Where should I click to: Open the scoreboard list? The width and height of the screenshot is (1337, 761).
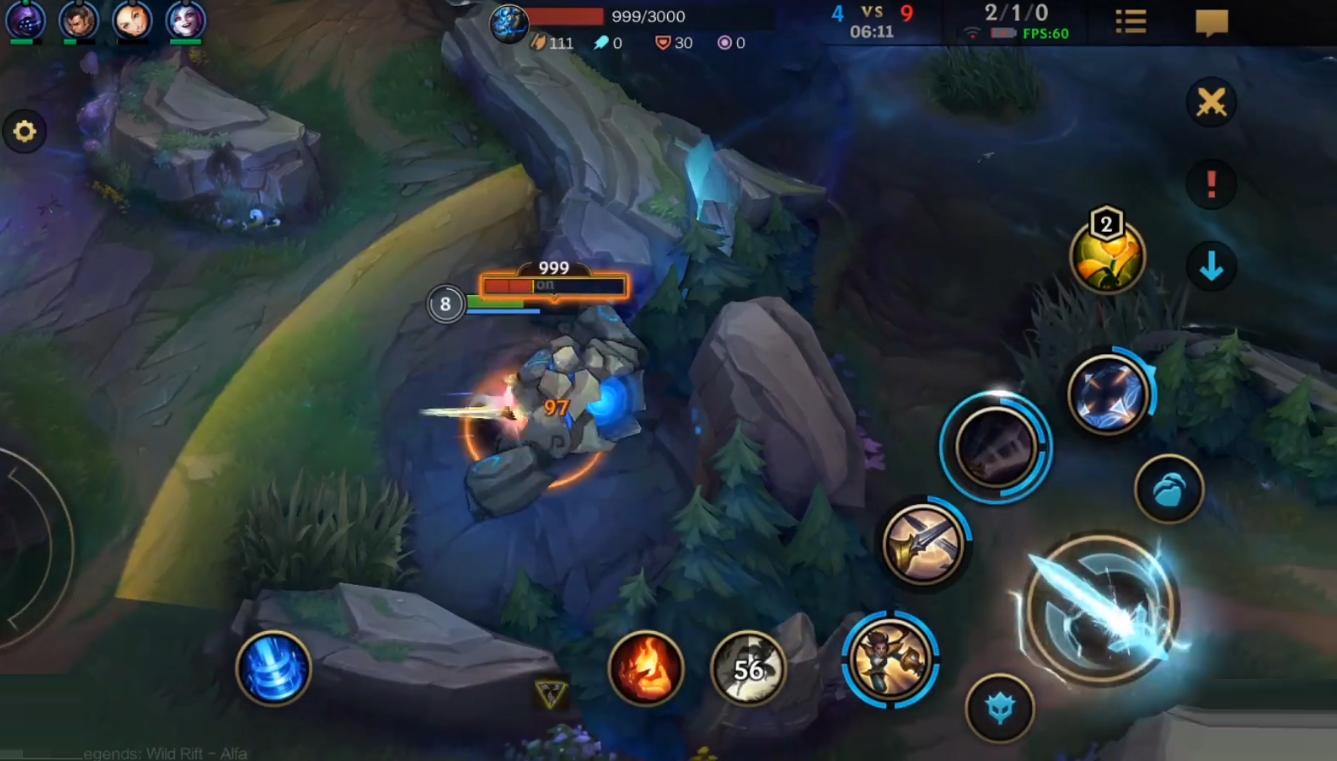click(1131, 21)
